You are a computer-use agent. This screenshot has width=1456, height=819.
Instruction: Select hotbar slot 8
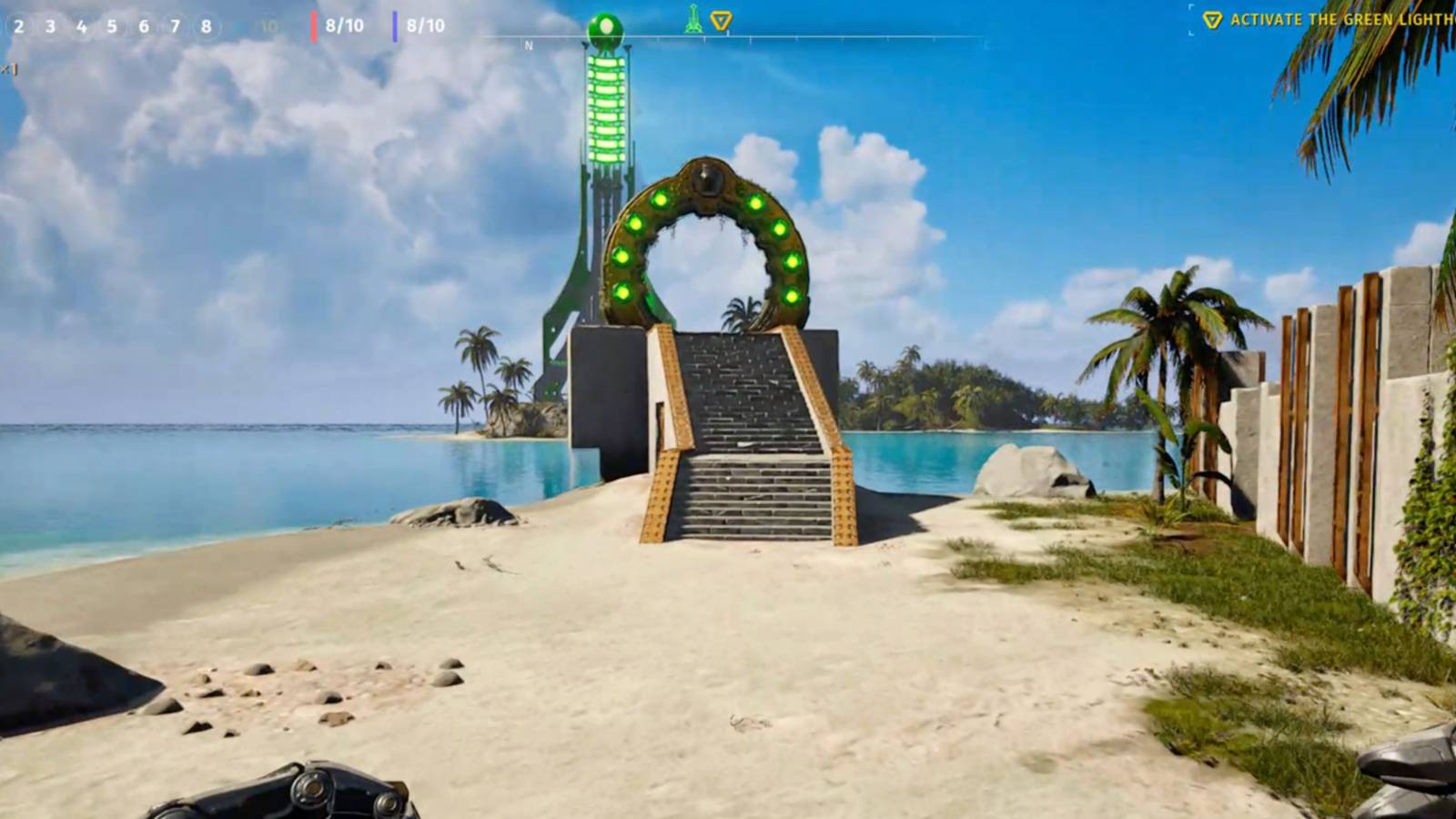coord(206,26)
